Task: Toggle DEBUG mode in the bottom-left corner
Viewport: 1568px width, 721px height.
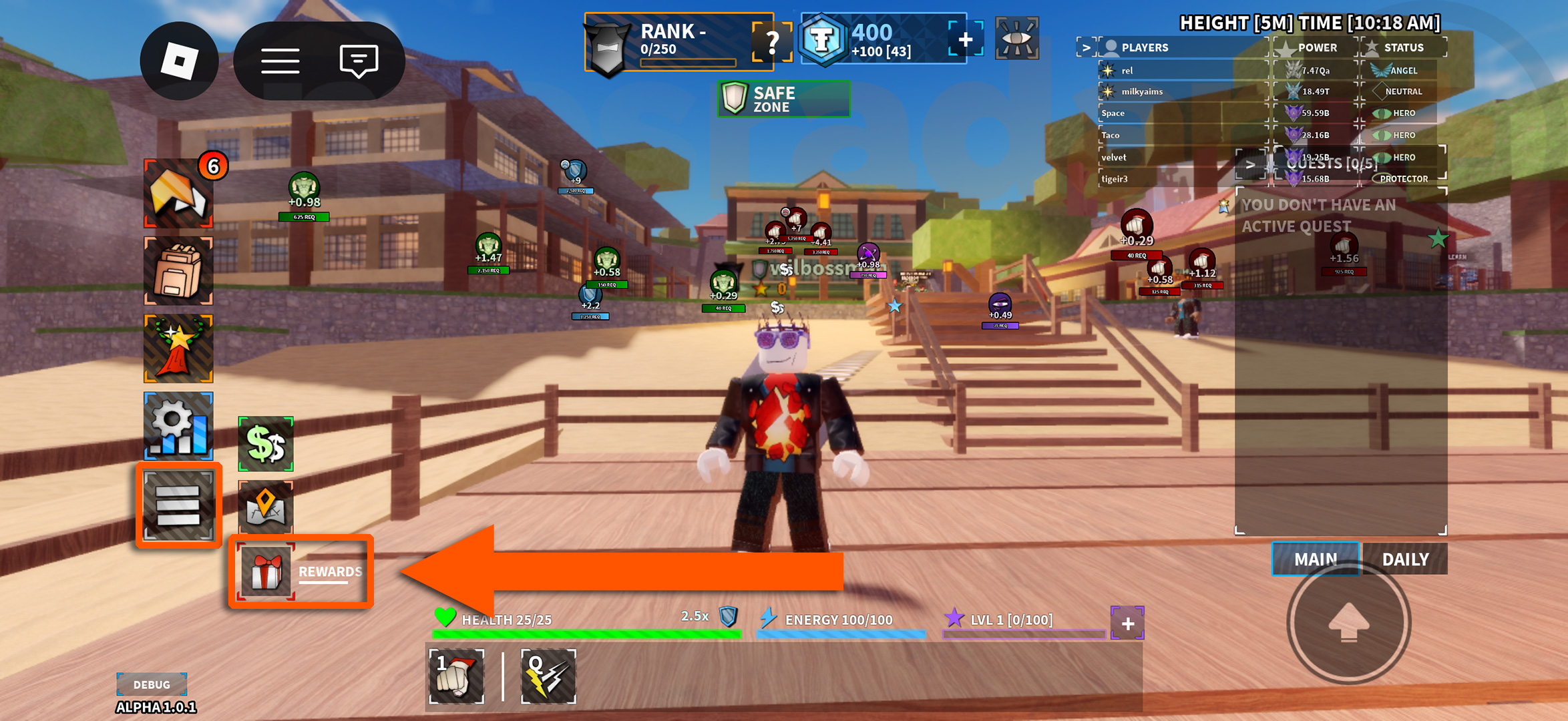Action: (x=152, y=684)
